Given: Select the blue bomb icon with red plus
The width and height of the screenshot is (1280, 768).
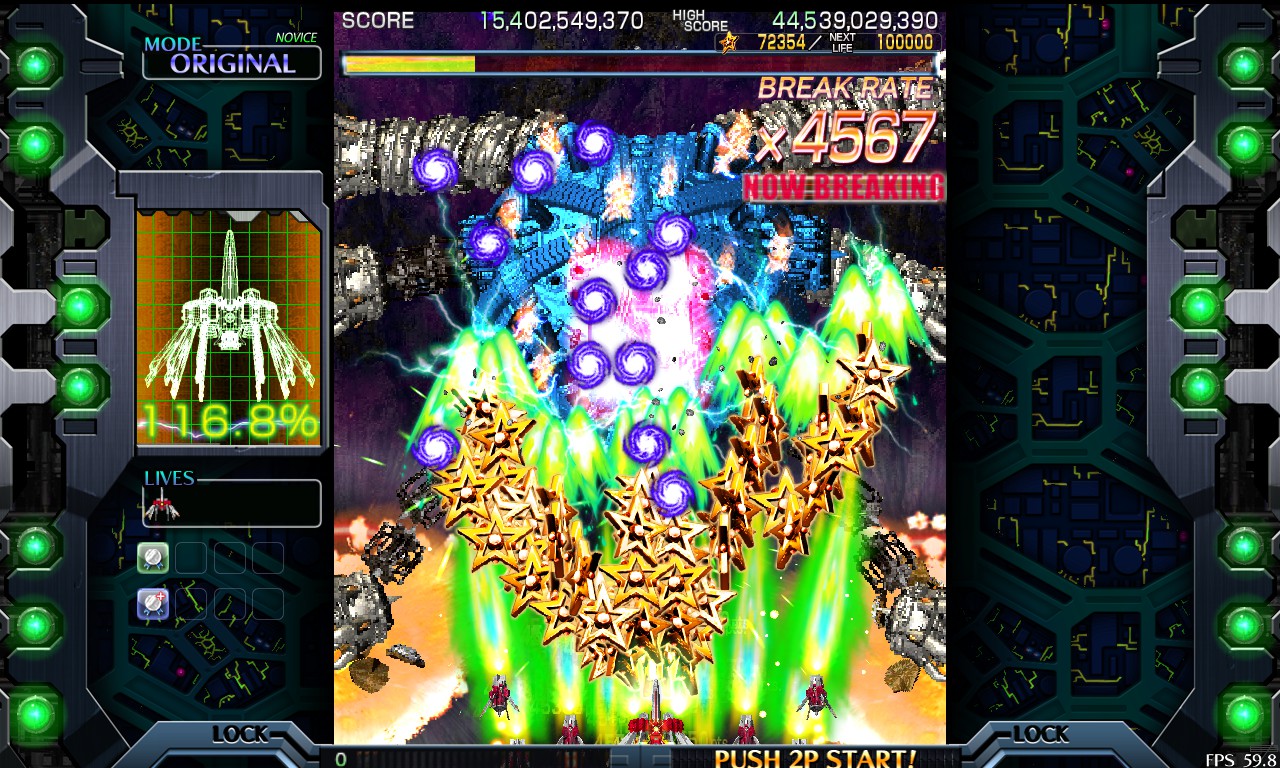Looking at the screenshot, I should coord(153,603).
